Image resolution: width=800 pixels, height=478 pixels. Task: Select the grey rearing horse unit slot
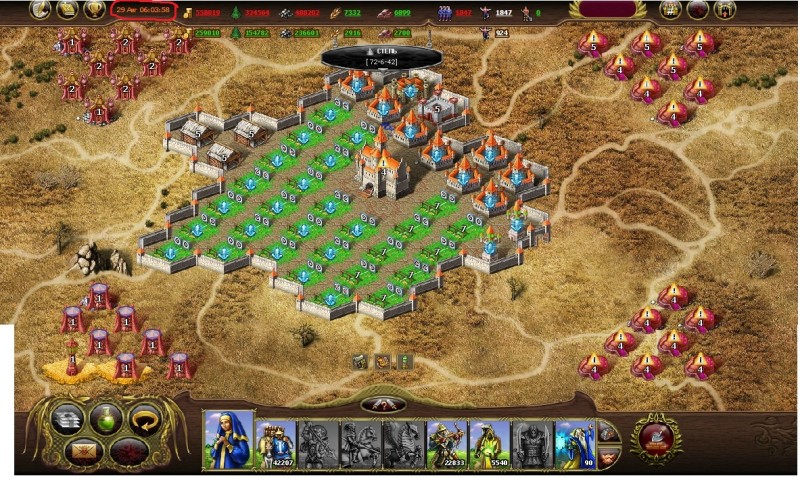point(403,440)
